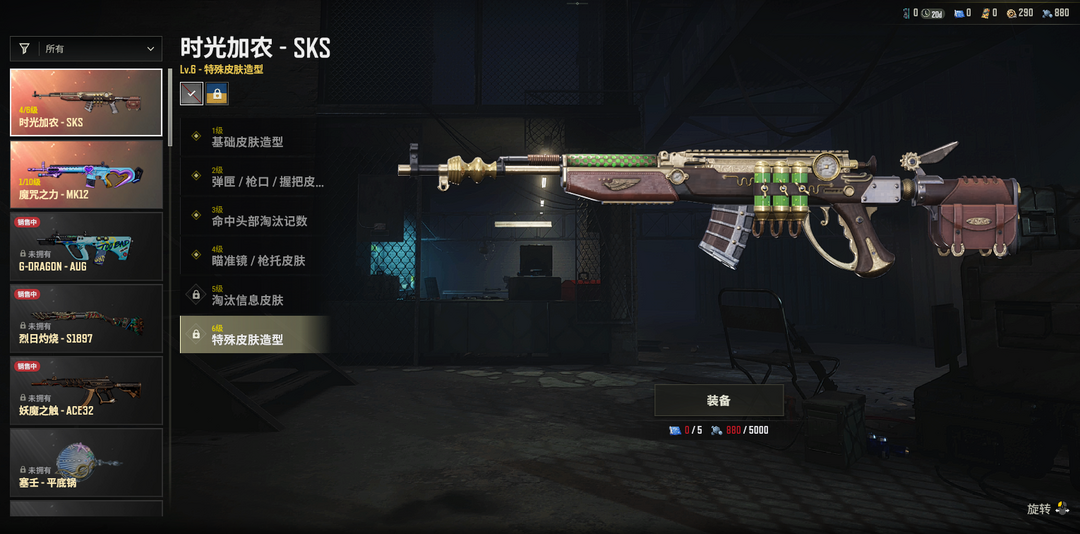1080x534 pixels.
Task: Select the G-DRAGON - AUG skin card
Action: click(x=86, y=246)
